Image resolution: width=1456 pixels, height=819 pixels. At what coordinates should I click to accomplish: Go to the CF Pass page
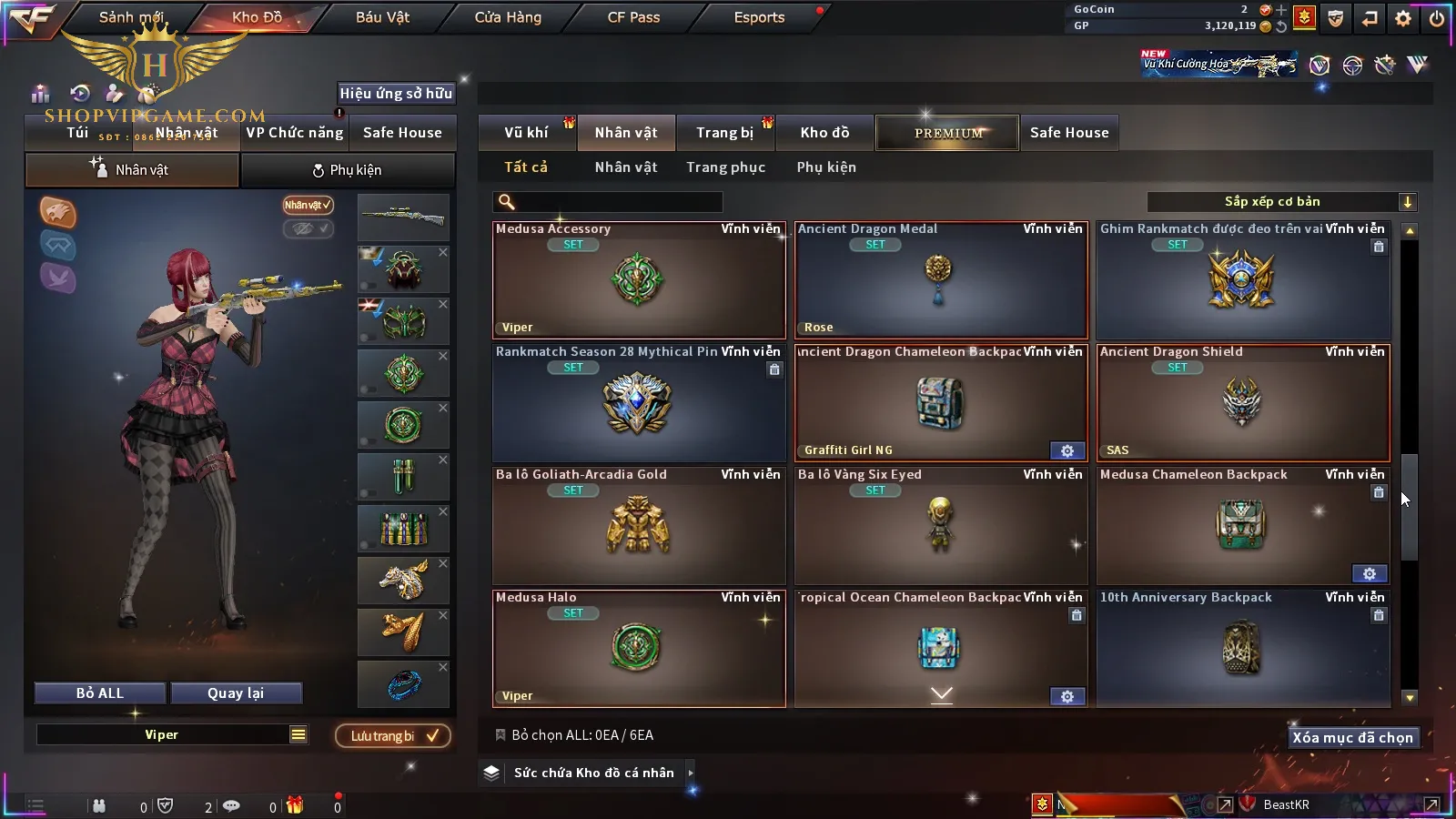(633, 17)
